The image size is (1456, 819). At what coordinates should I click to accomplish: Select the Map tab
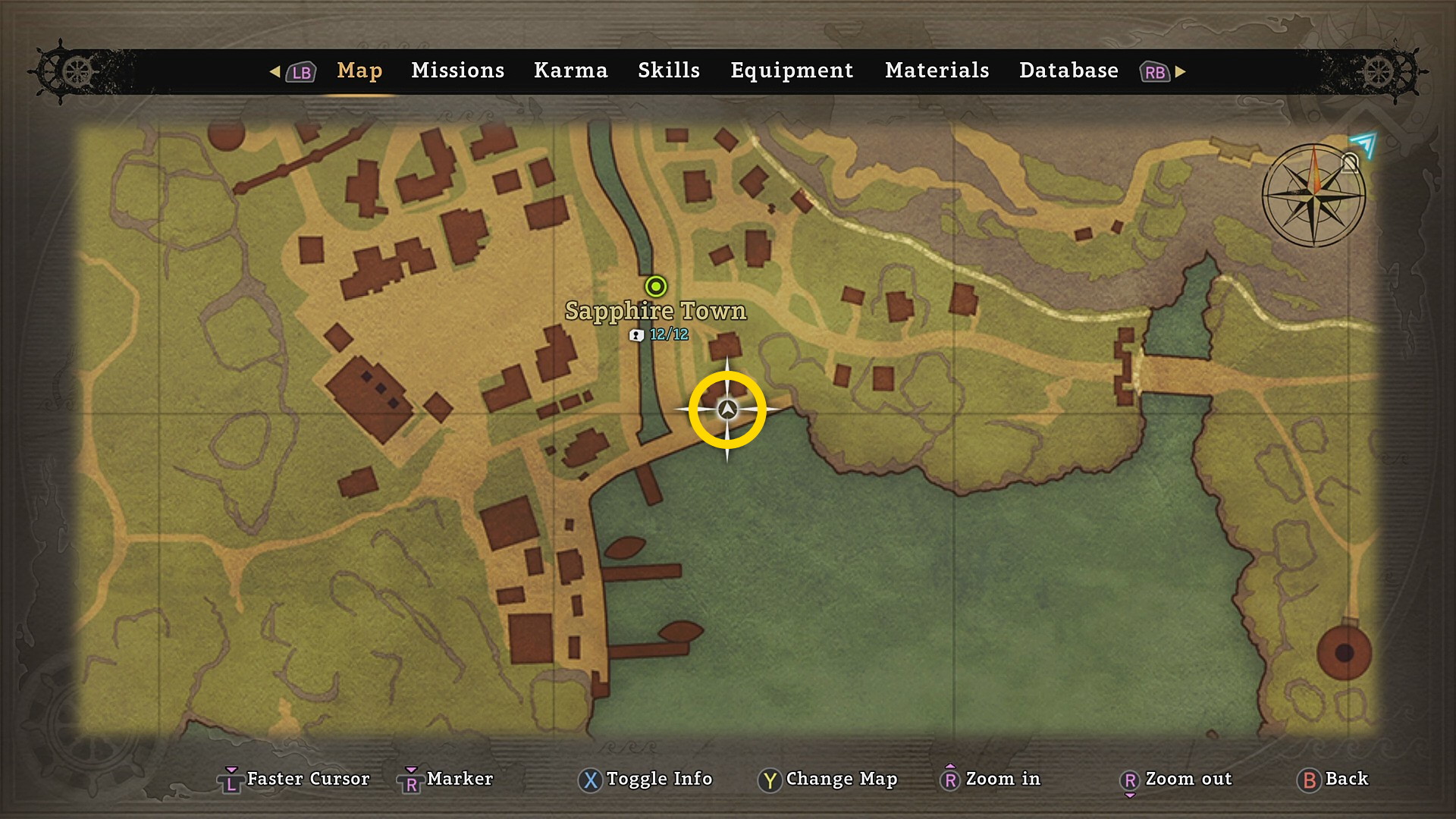click(359, 71)
